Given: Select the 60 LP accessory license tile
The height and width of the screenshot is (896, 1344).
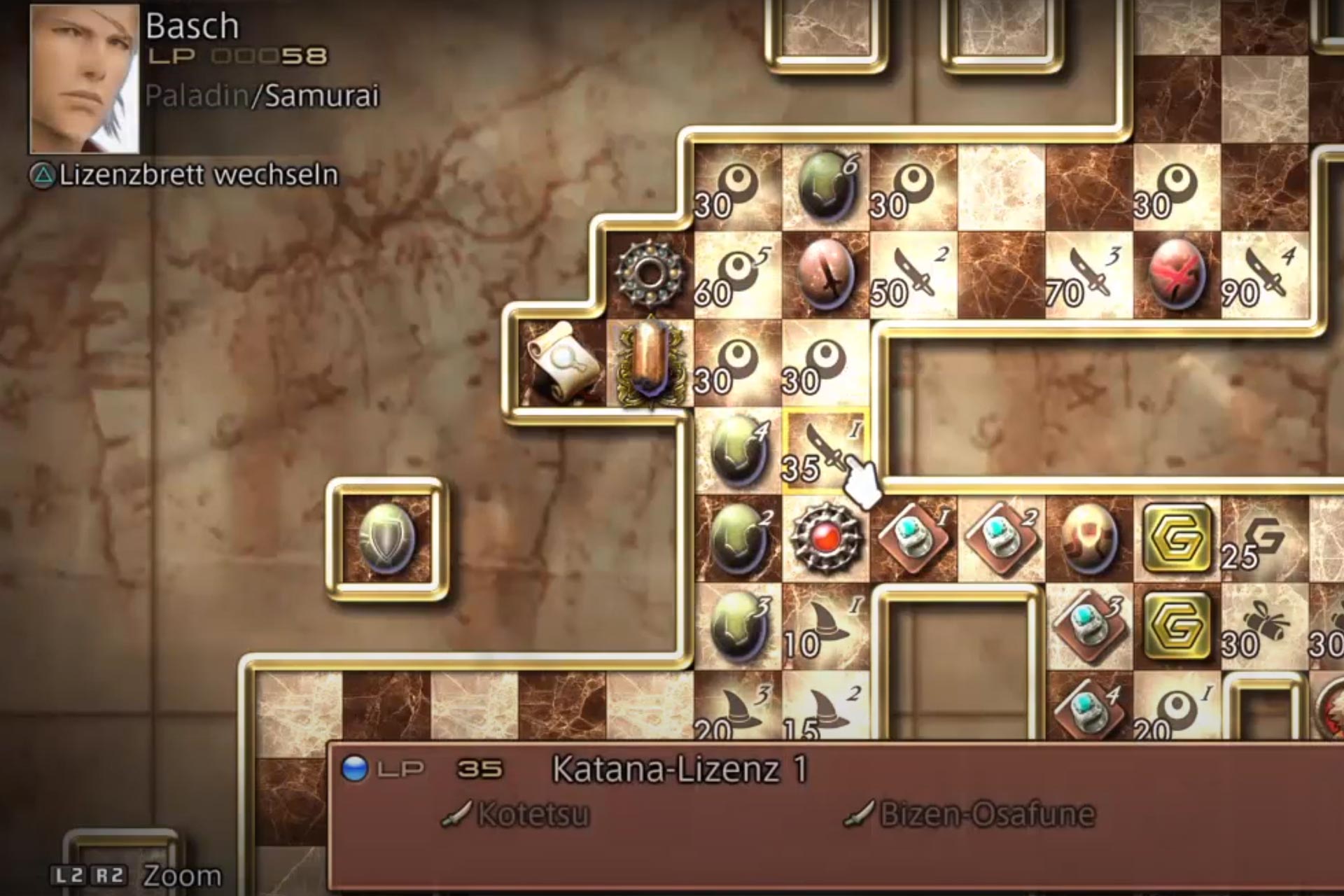Looking at the screenshot, I should pyautogui.click(x=737, y=276).
